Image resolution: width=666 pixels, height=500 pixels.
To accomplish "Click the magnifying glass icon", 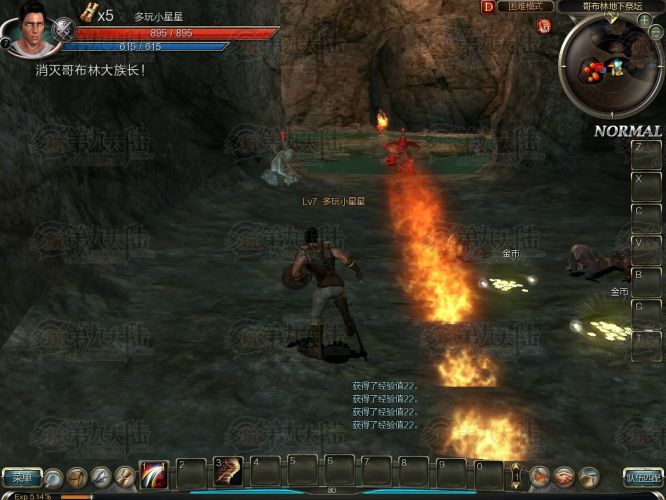I will point(53,478).
